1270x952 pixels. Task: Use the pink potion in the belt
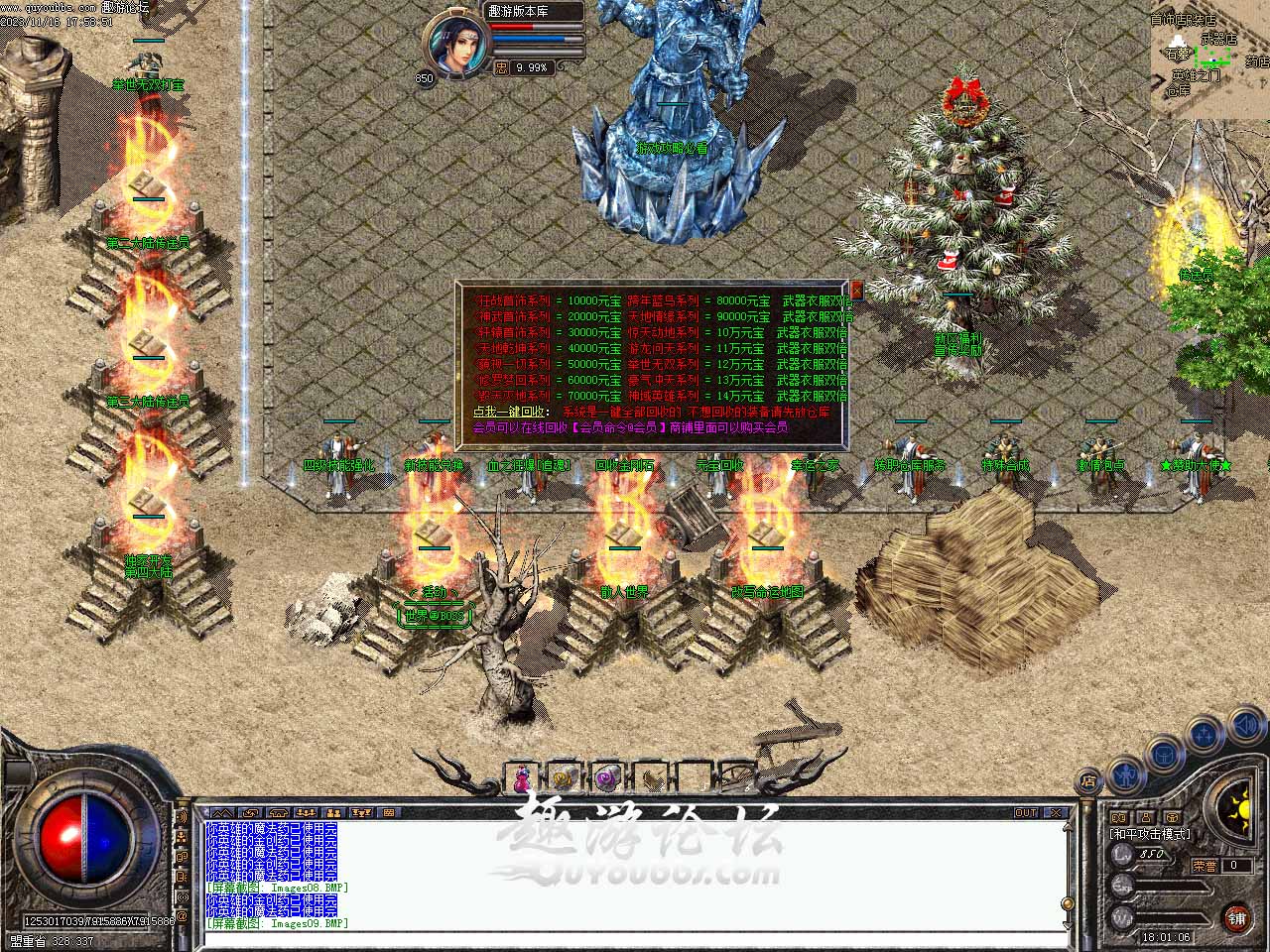tap(522, 778)
